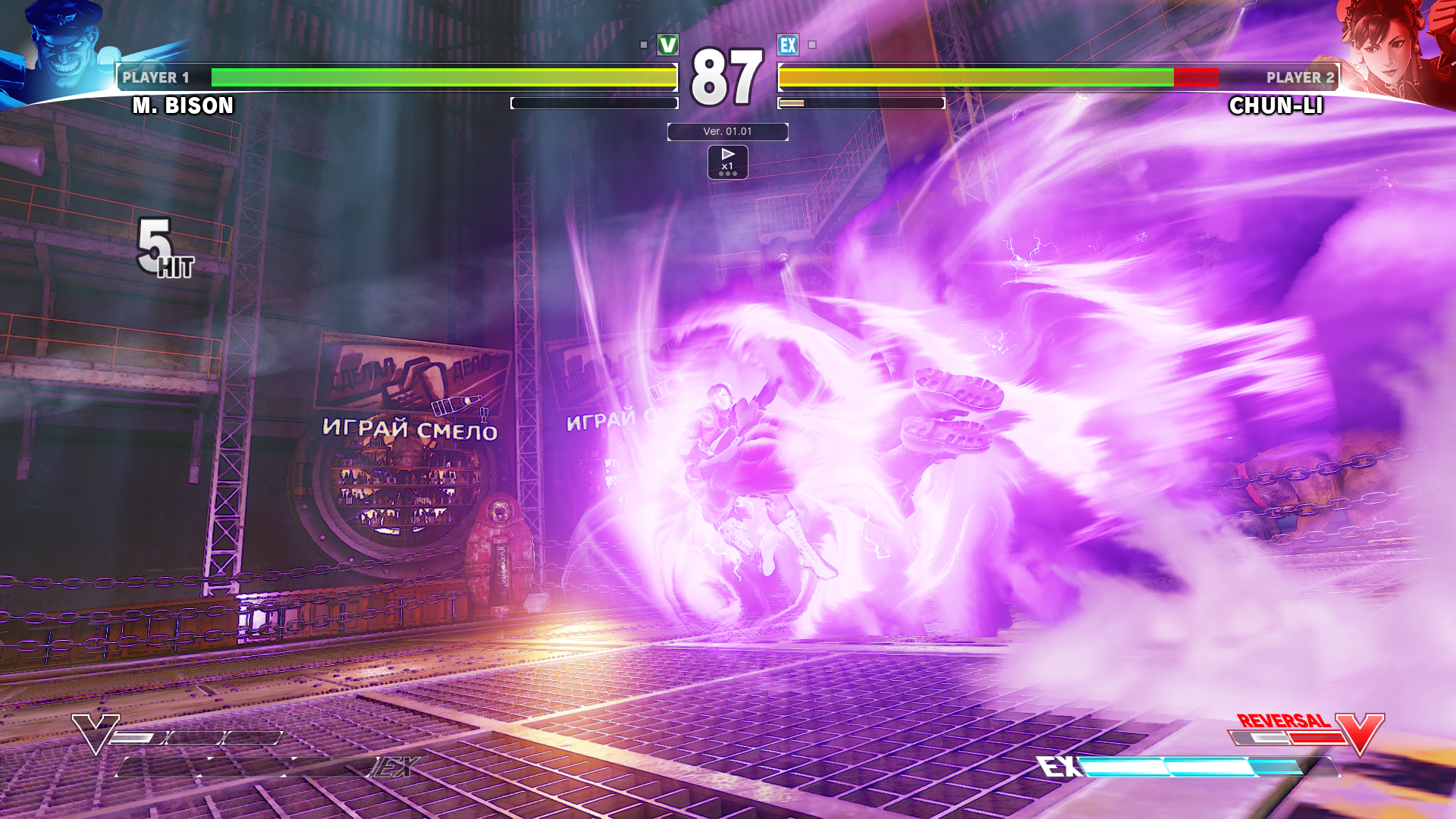
Task: Expand the three-dot menu under x1 speed
Action: pos(729,172)
